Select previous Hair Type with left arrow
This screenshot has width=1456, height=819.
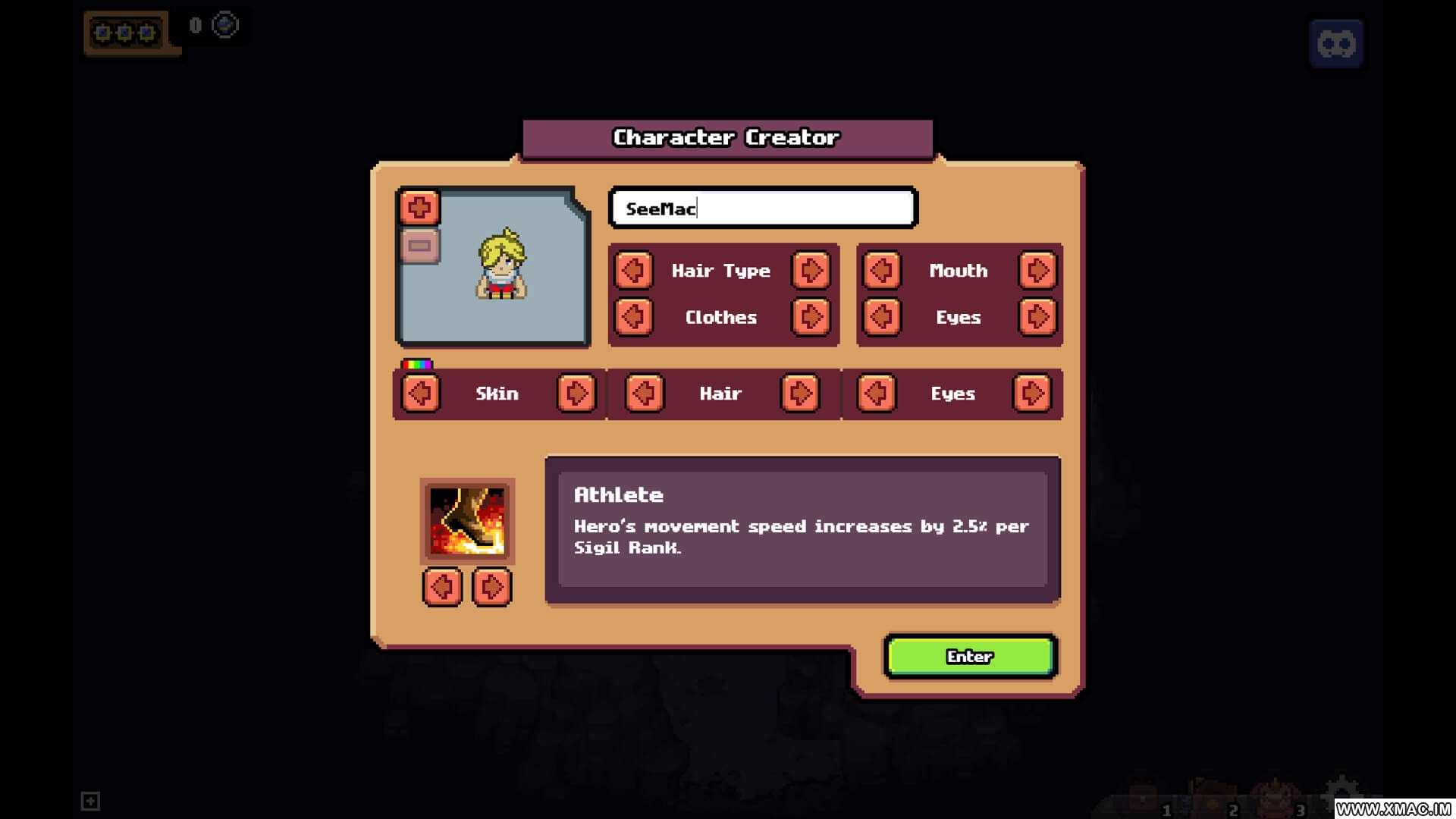coord(633,270)
